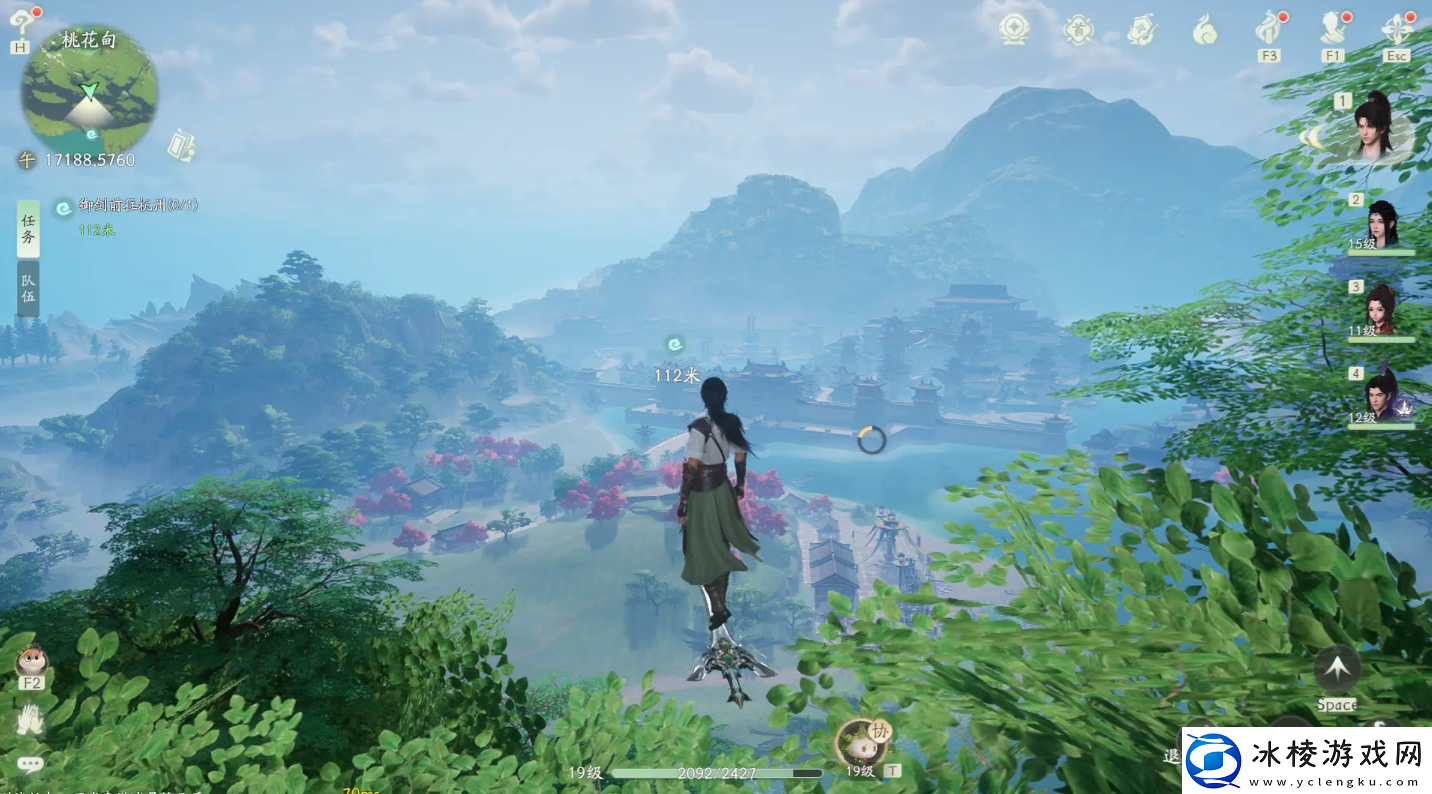Click the card deck icon beside minimap

(x=181, y=145)
